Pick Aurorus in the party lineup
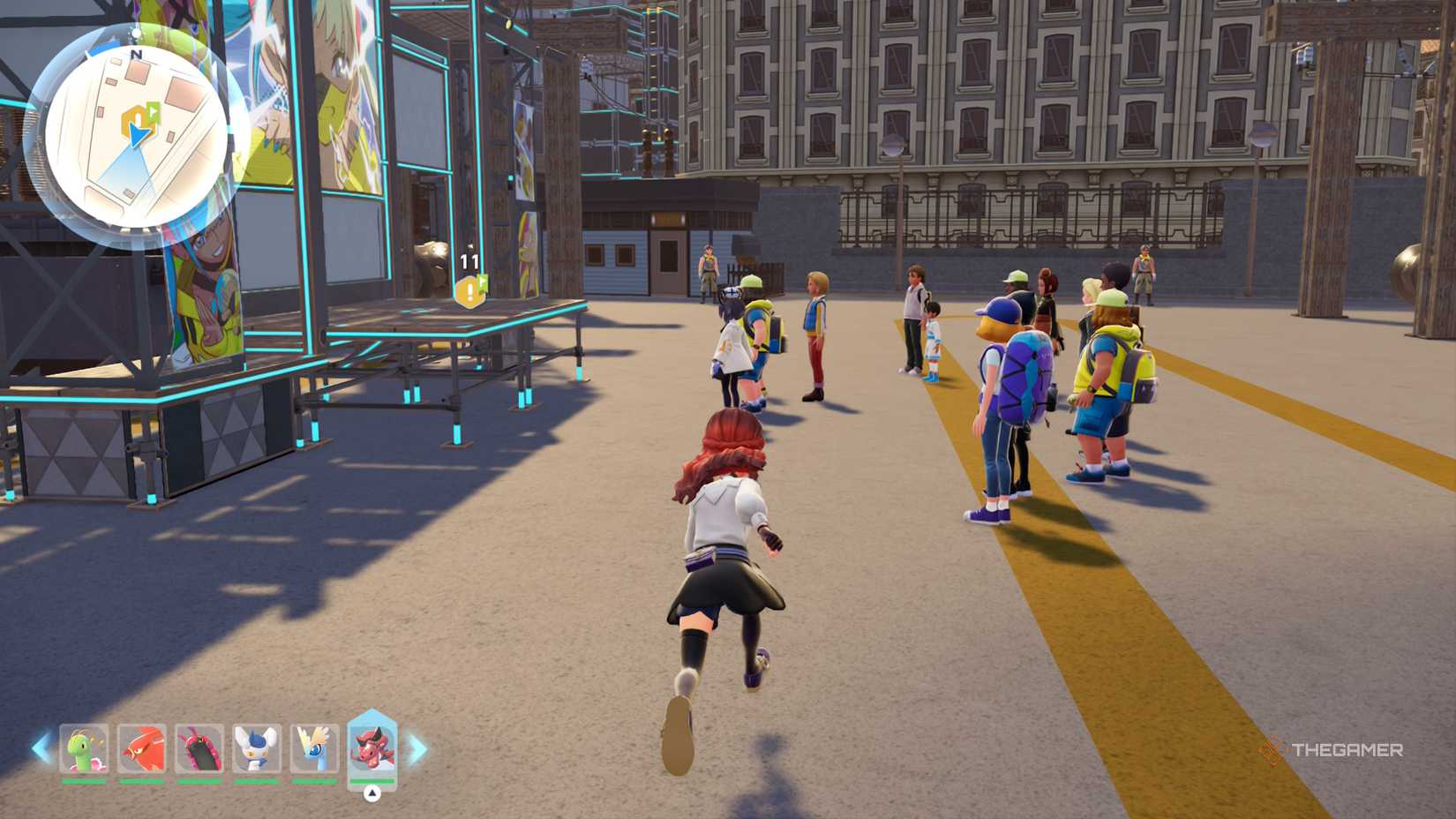1456x819 pixels. coord(315,749)
